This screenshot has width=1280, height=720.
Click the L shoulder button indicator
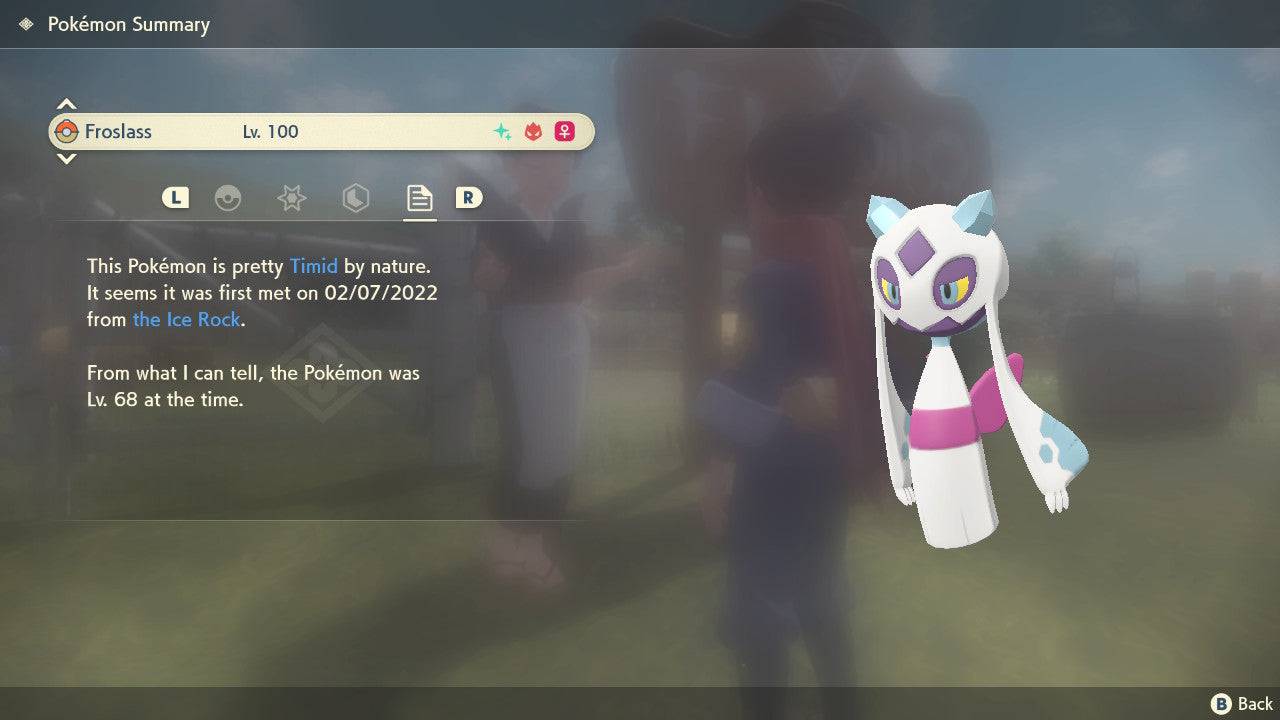coord(175,198)
